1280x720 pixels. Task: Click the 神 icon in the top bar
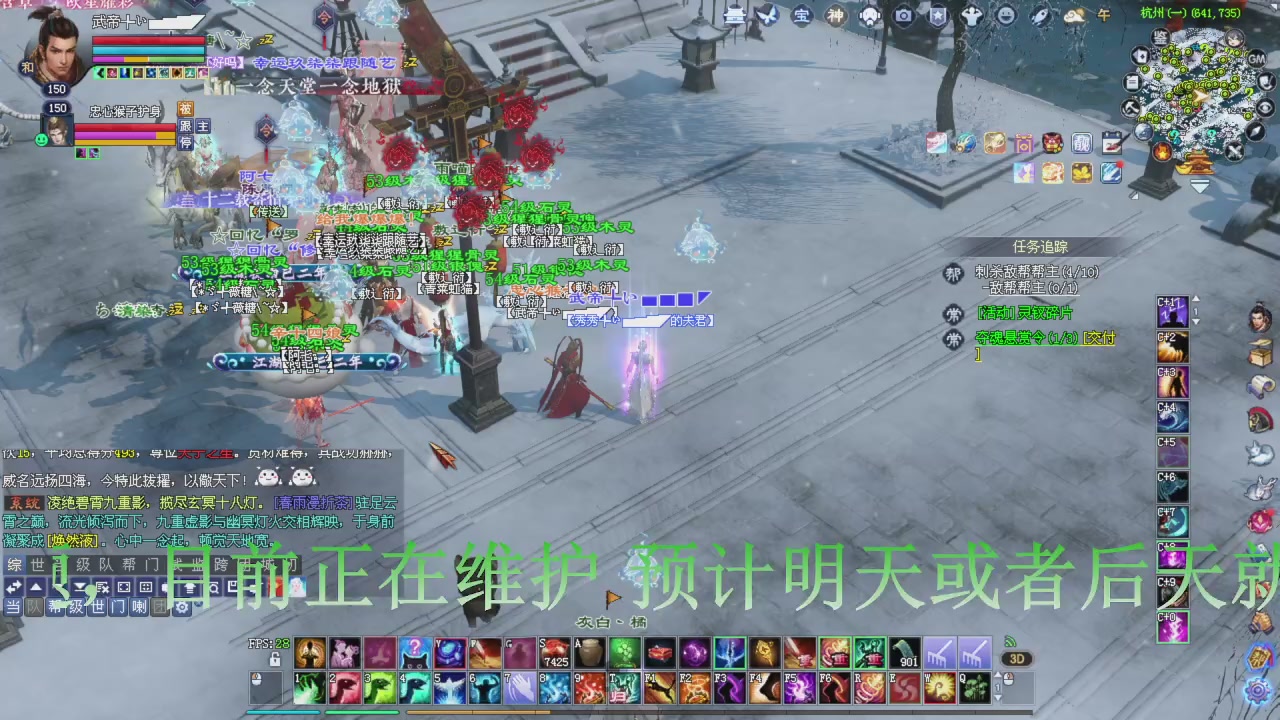[x=835, y=16]
